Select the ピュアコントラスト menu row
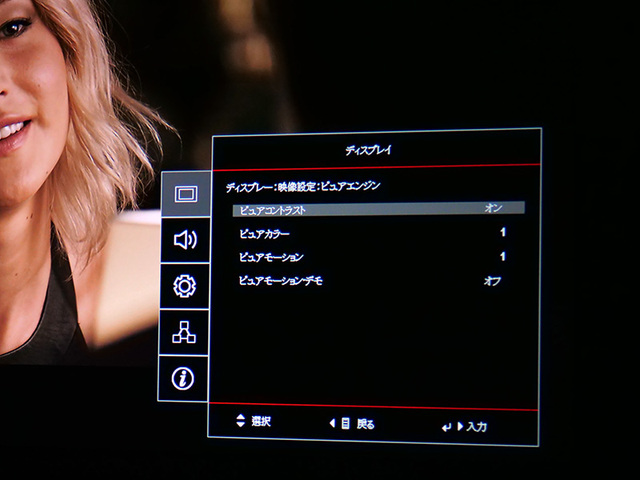This screenshot has height=480, width=640. (x=378, y=209)
